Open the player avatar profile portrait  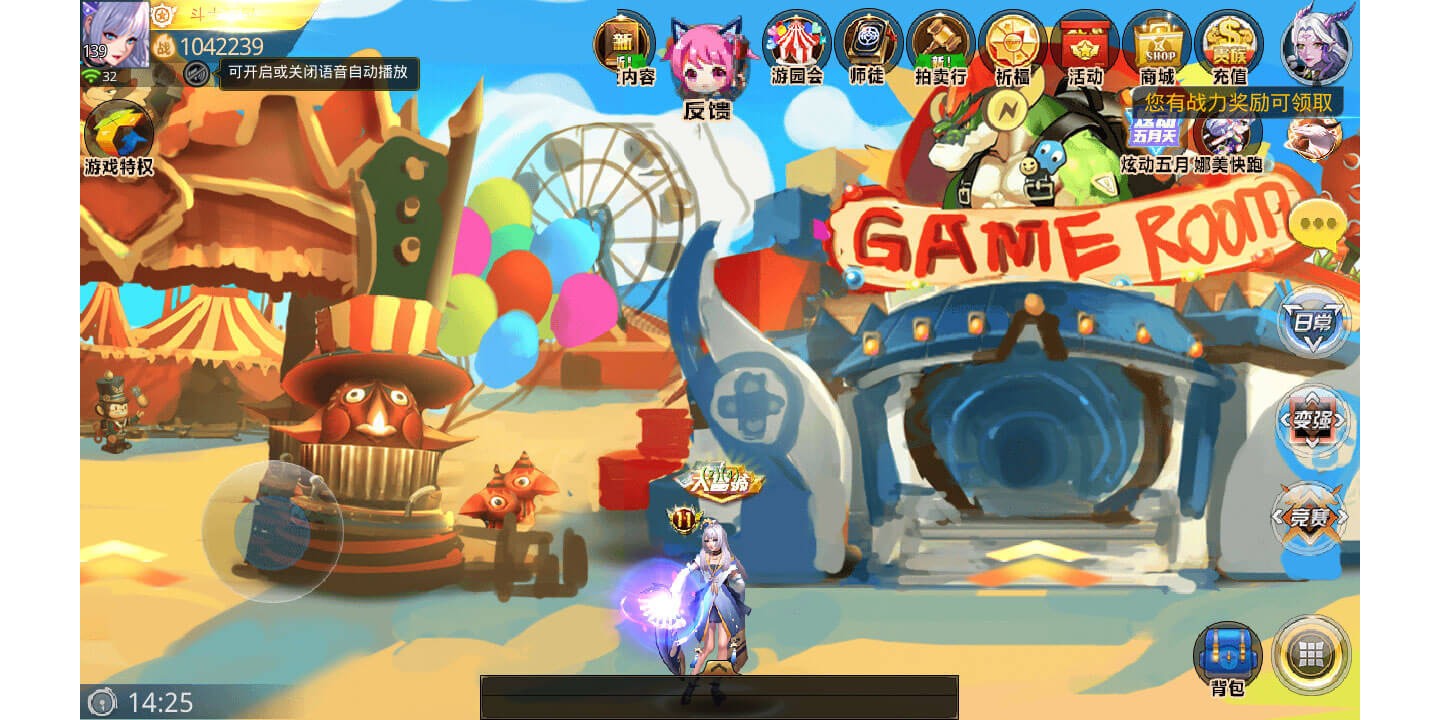pos(116,33)
